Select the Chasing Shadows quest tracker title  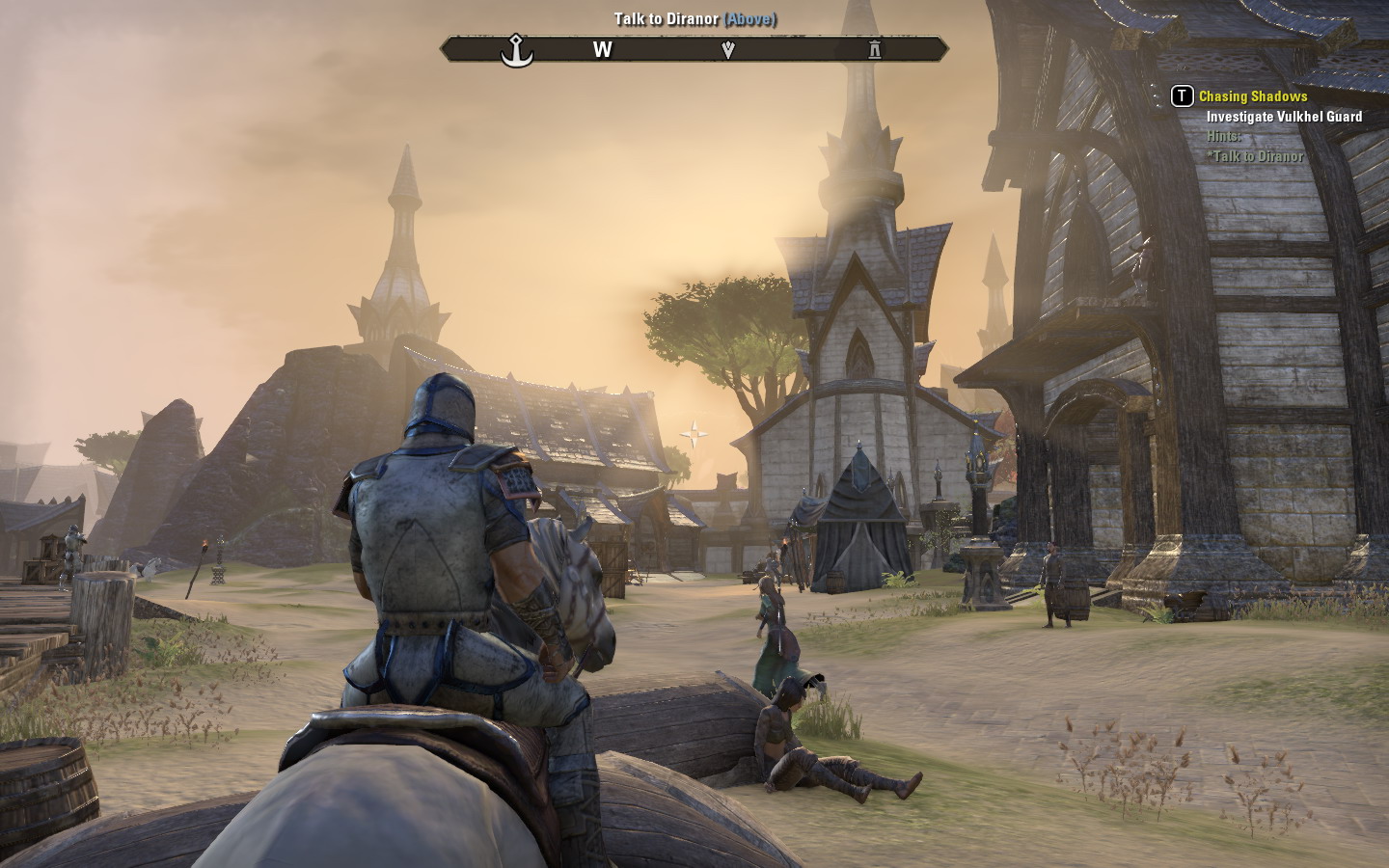[1252, 96]
